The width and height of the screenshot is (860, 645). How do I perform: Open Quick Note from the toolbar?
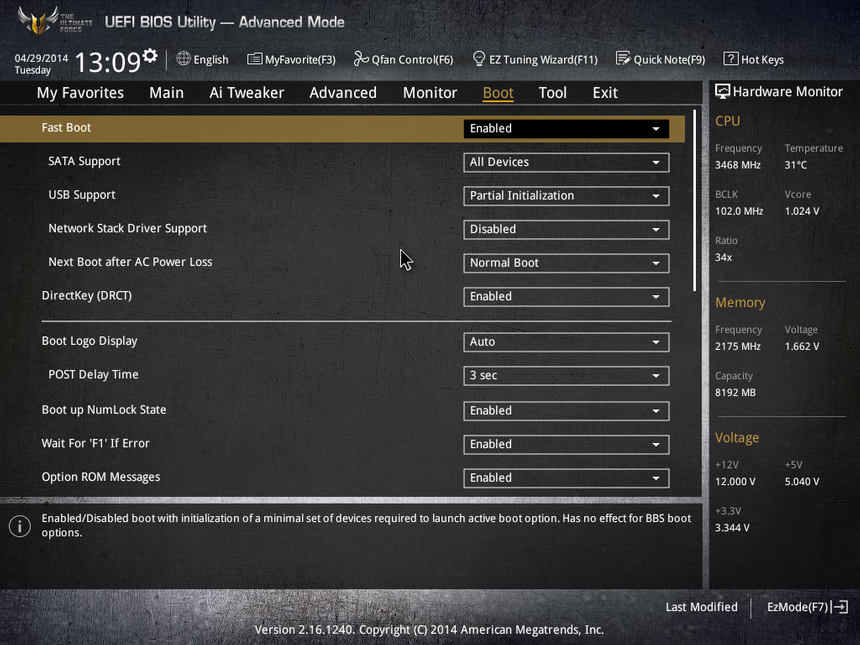660,60
